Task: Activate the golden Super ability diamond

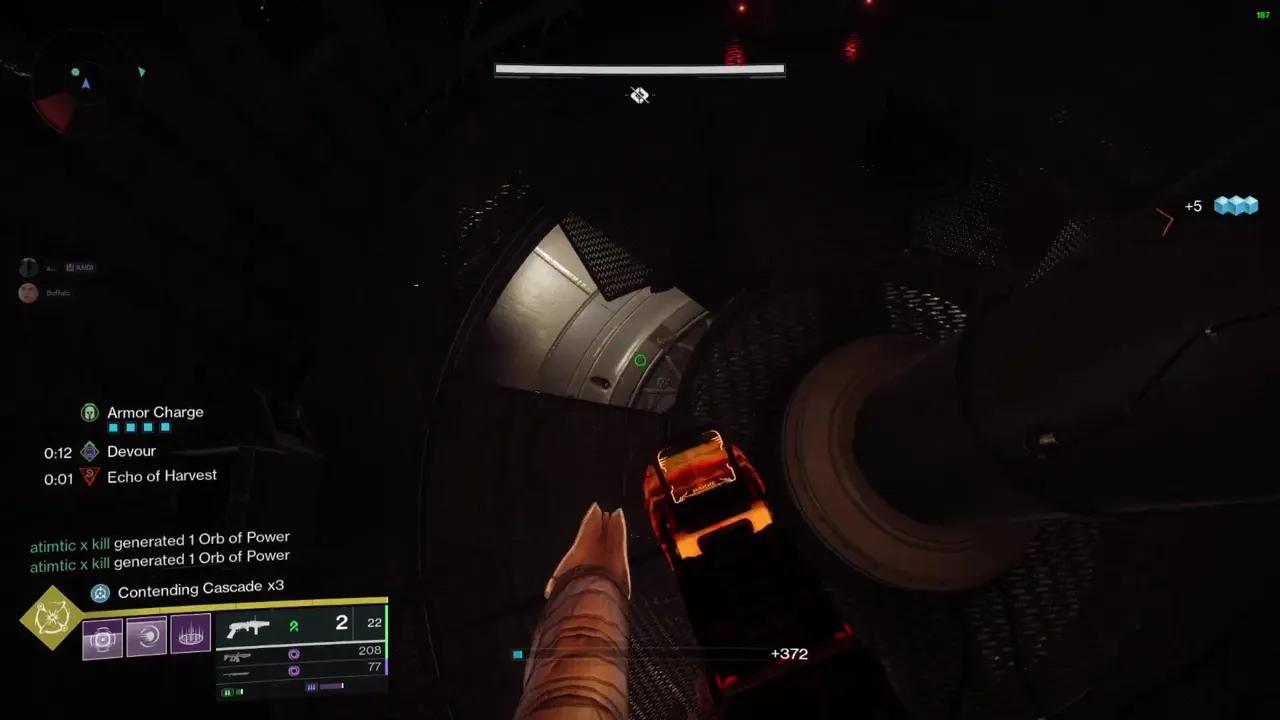Action: point(51,618)
